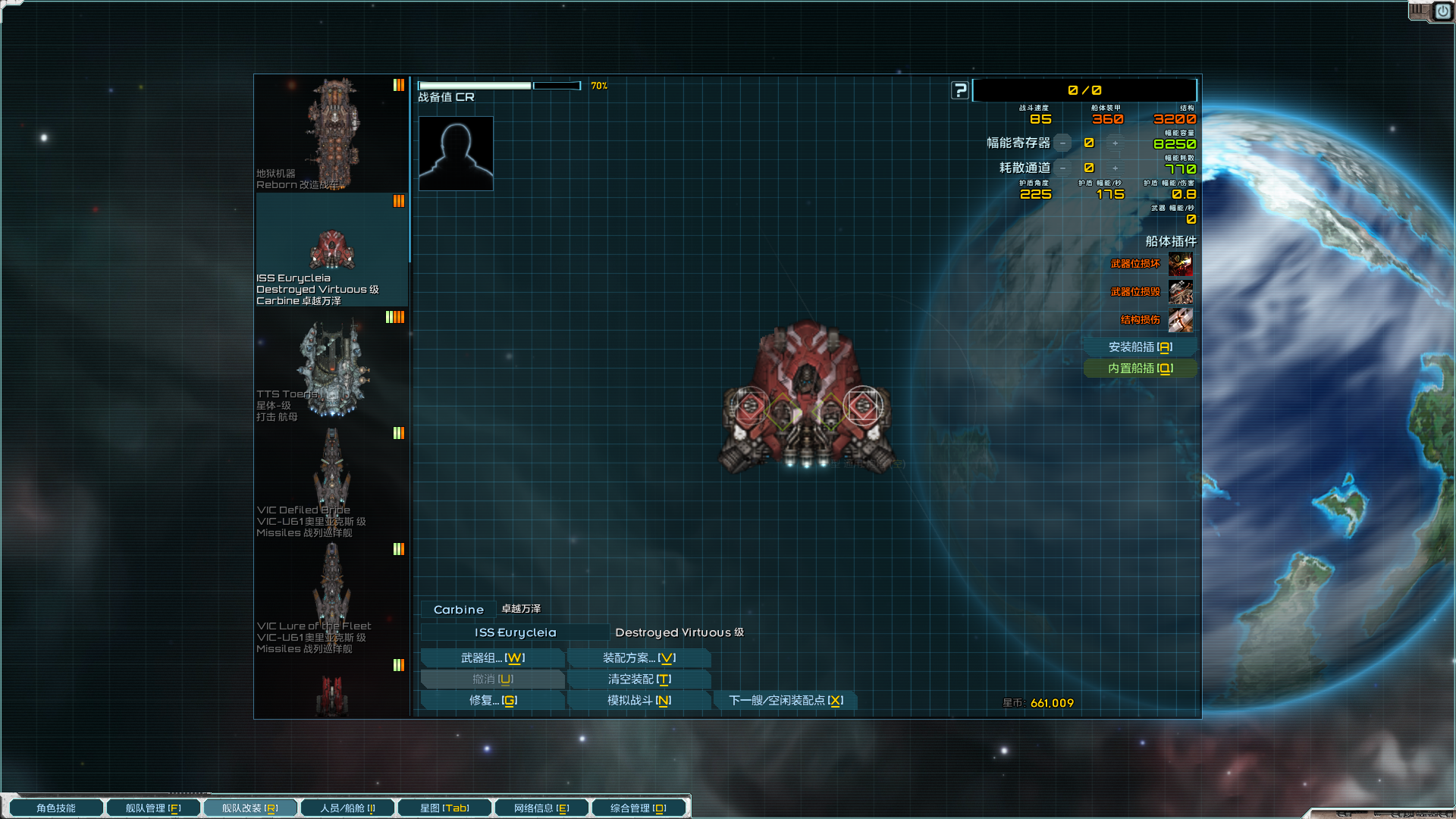This screenshot has height=819, width=1456.
Task: Open the loadout variants button 装配方案
Action: (x=639, y=658)
